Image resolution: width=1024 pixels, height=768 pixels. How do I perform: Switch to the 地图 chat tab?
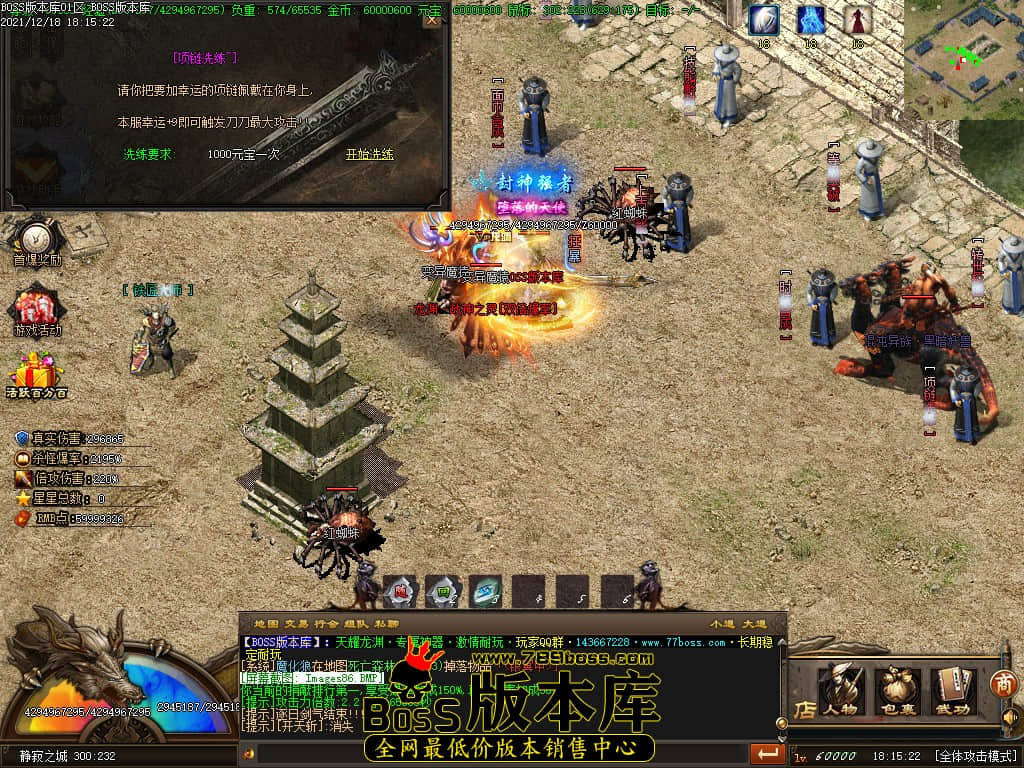[266, 623]
